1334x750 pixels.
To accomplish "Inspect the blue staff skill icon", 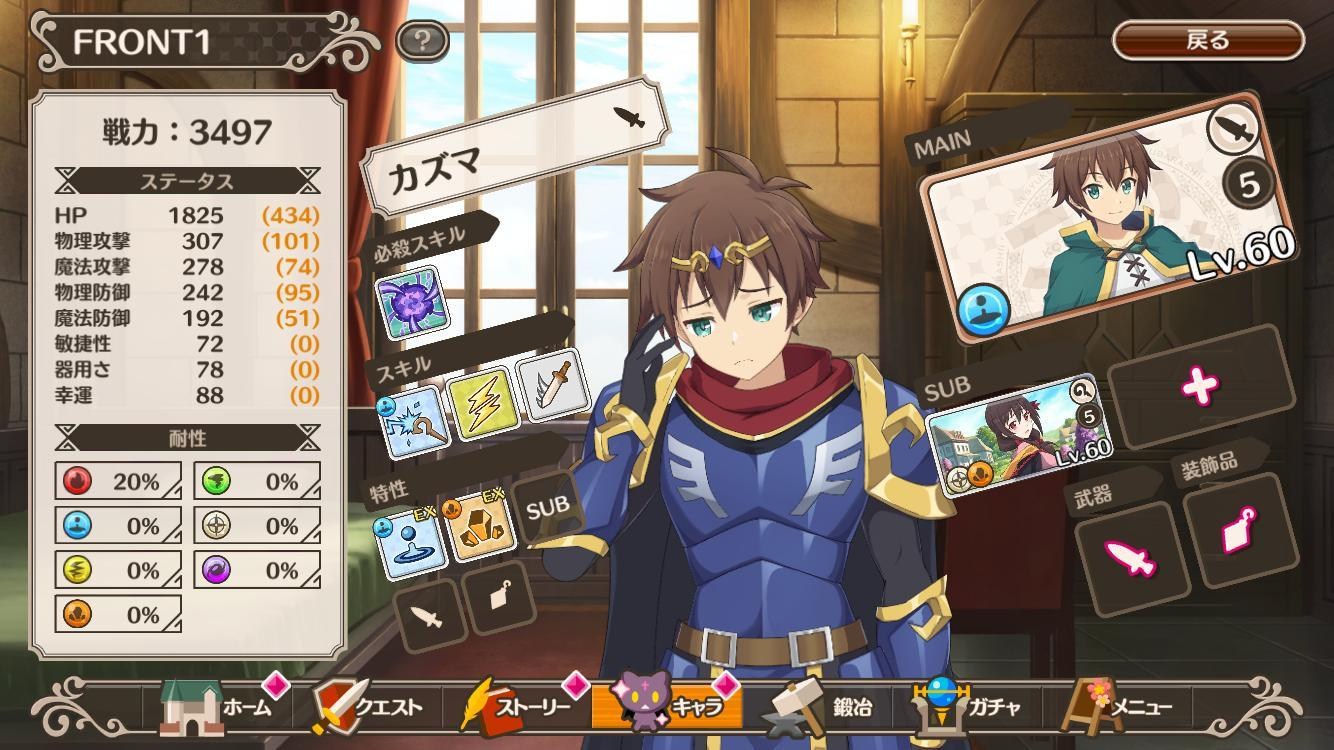I will 412,424.
